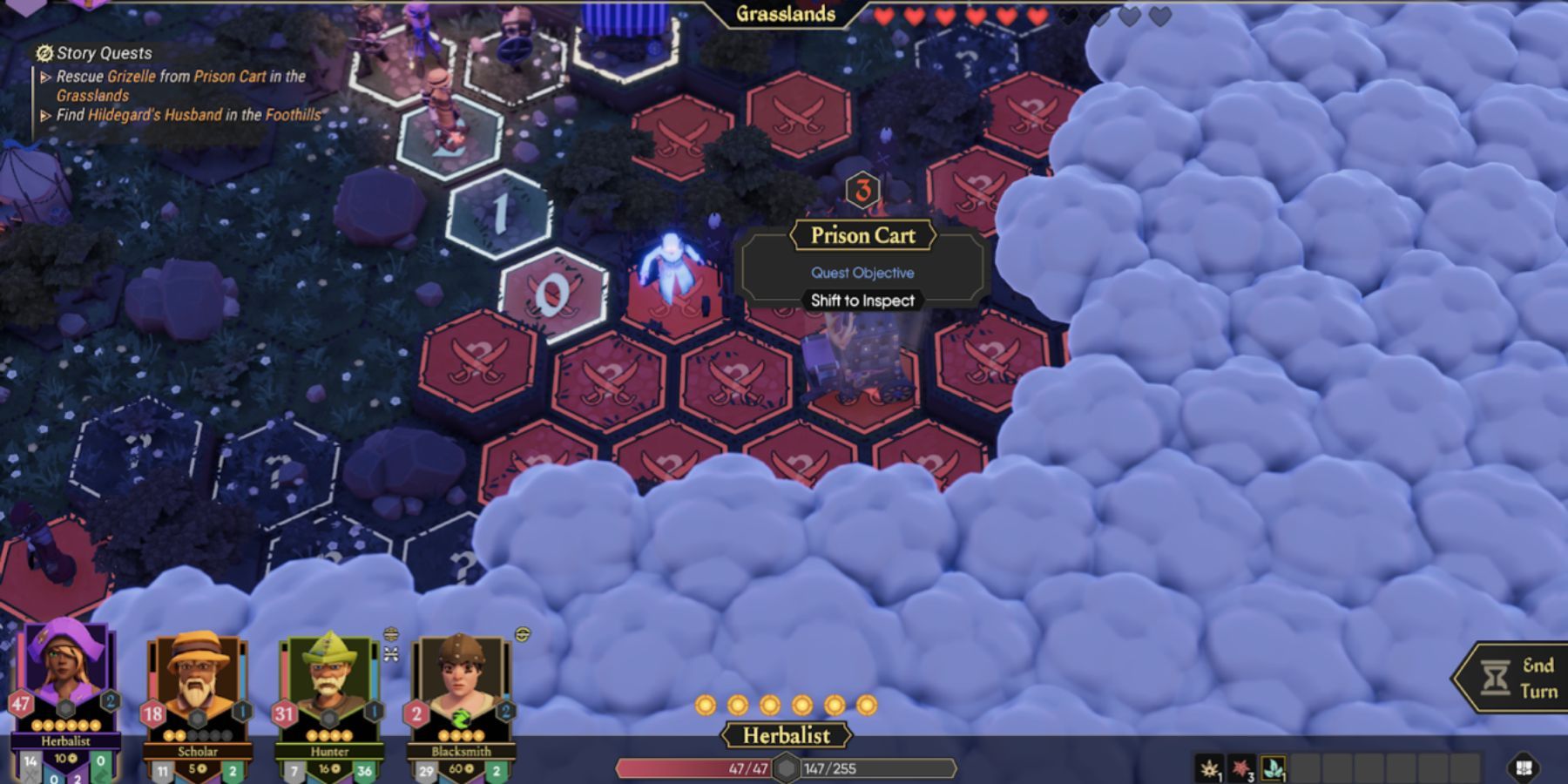Select the highlighted mint leaf herb item
Screen dimensions: 1568x784
point(1274,767)
